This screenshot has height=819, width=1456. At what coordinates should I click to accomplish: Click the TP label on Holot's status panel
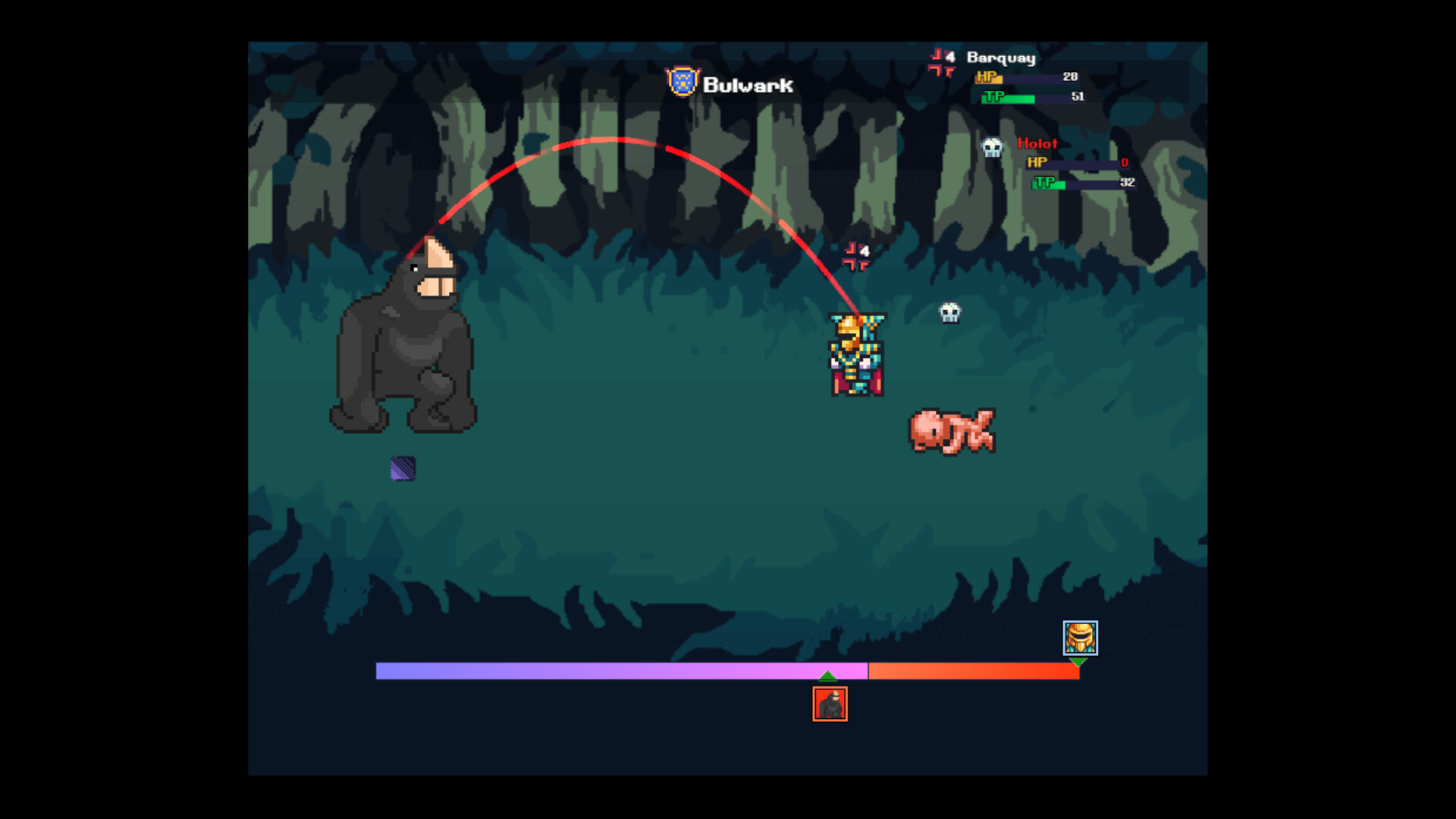1043,184
